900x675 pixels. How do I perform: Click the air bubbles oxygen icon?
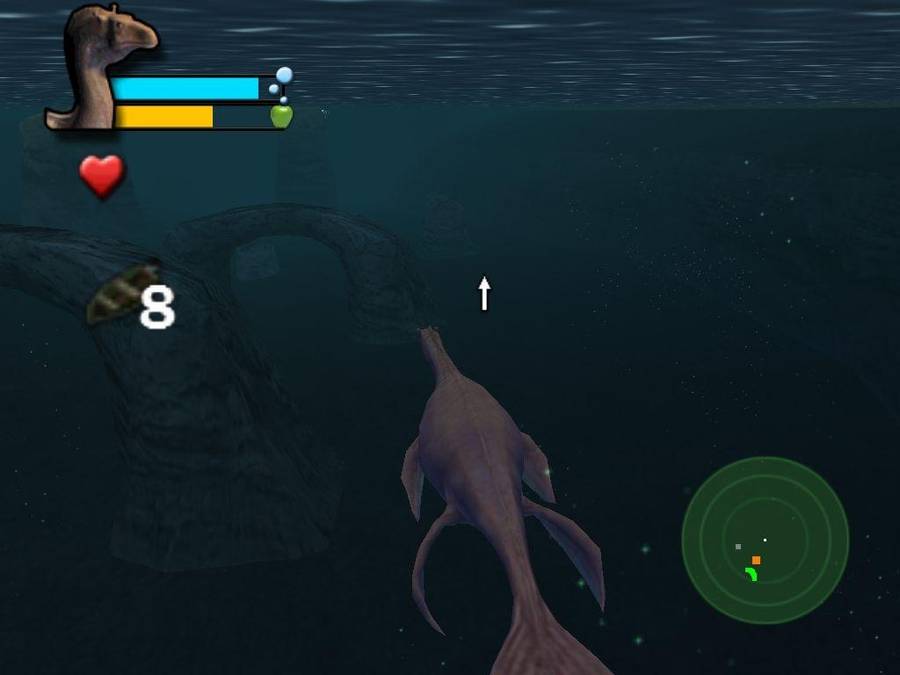tap(281, 82)
